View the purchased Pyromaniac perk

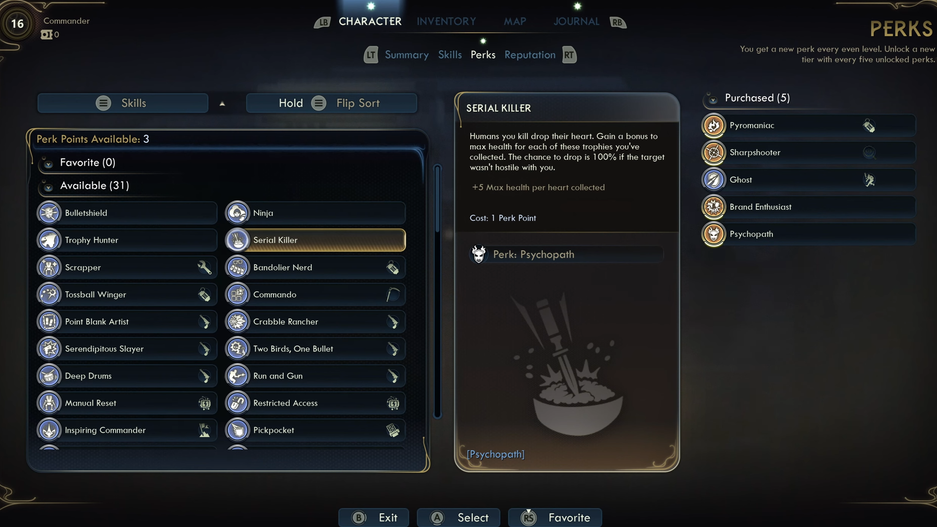tap(807, 126)
